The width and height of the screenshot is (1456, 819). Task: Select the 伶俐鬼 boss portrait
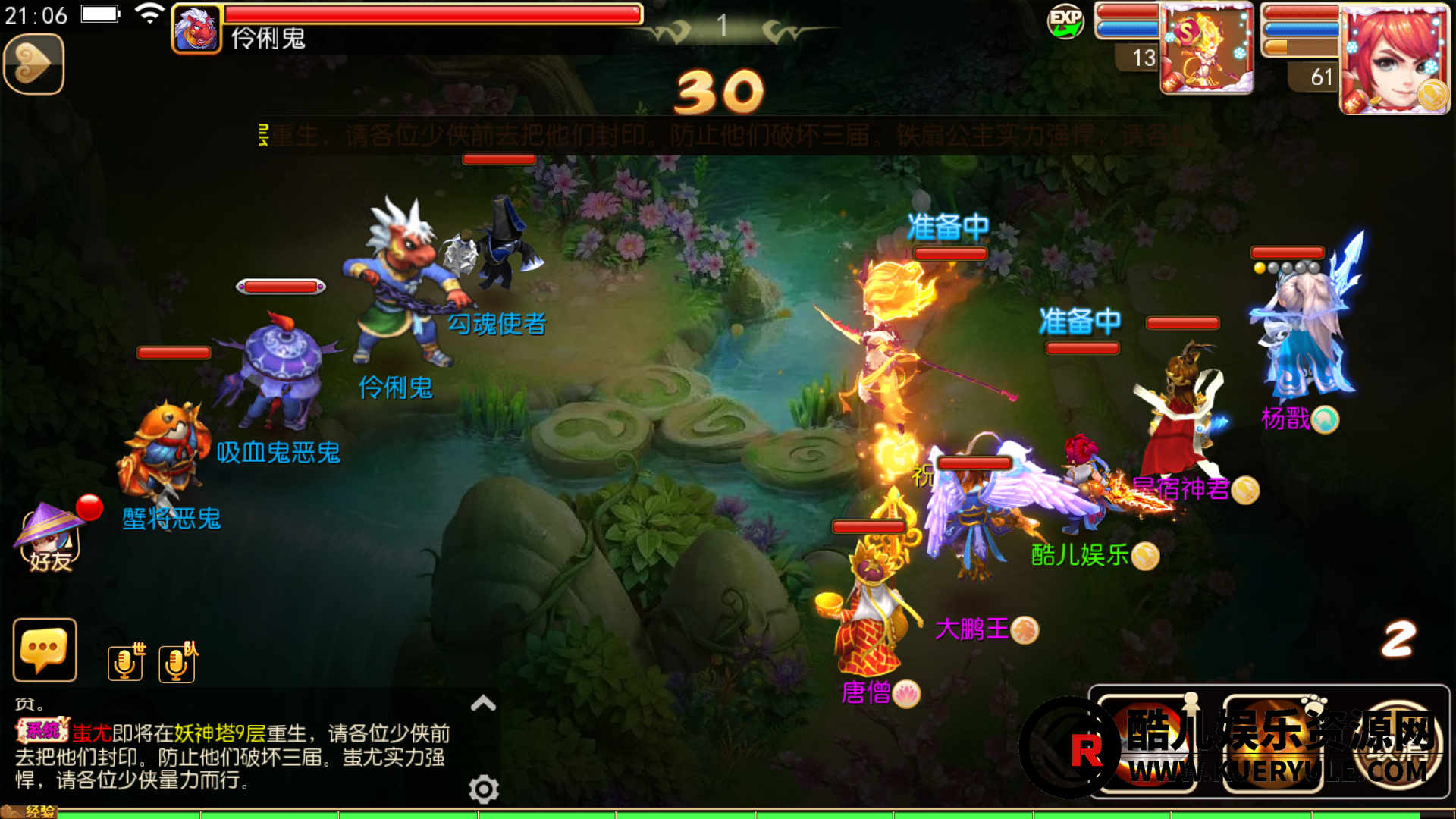pos(197,29)
